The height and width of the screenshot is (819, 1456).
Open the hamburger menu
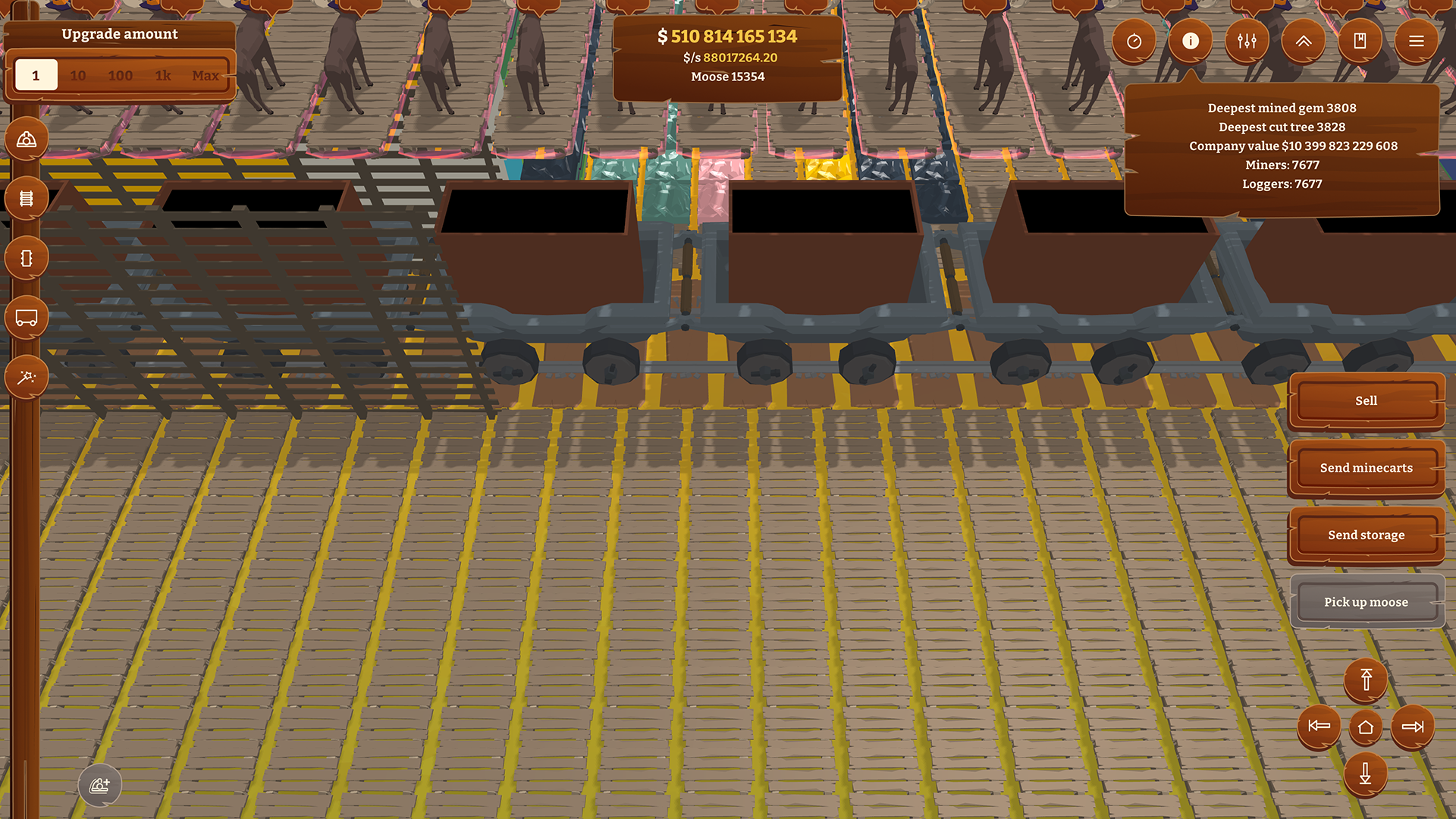click(x=1417, y=41)
